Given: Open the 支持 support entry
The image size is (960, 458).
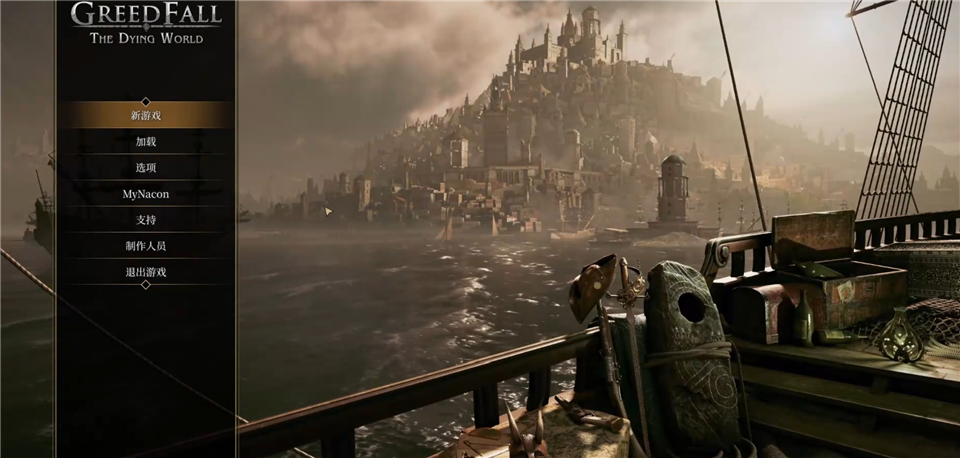Looking at the screenshot, I should (x=146, y=219).
